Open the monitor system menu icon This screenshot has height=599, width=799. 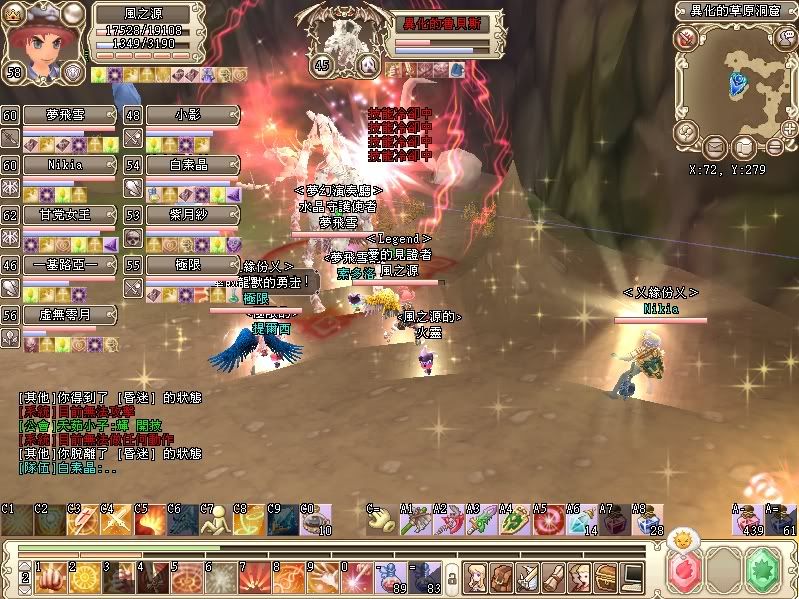(x=633, y=576)
